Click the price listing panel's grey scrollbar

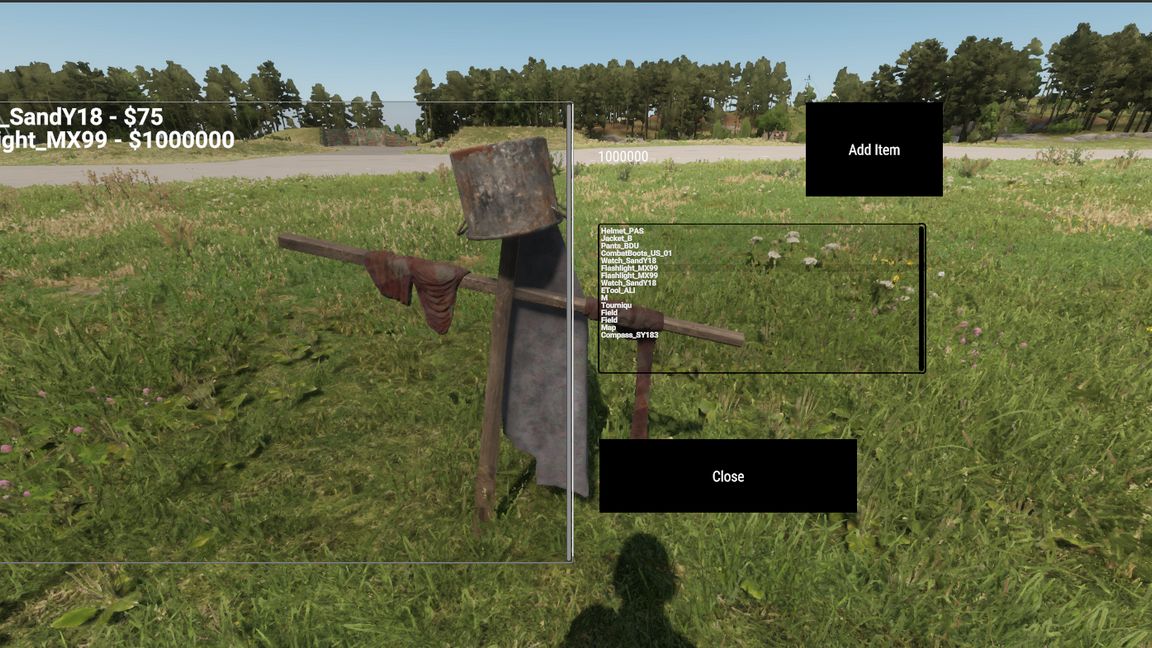tap(570, 330)
